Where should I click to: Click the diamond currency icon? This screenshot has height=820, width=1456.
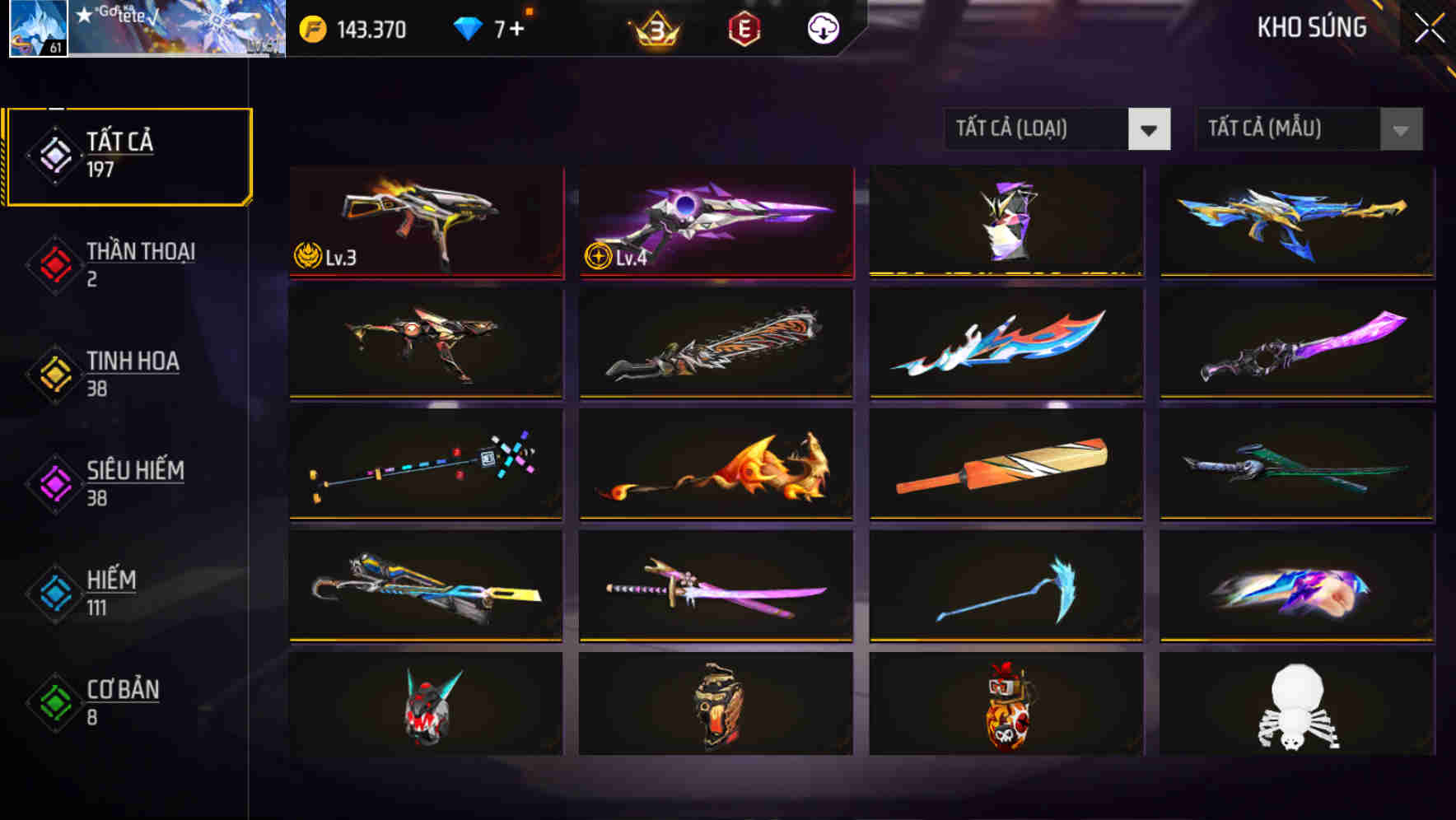468,27
